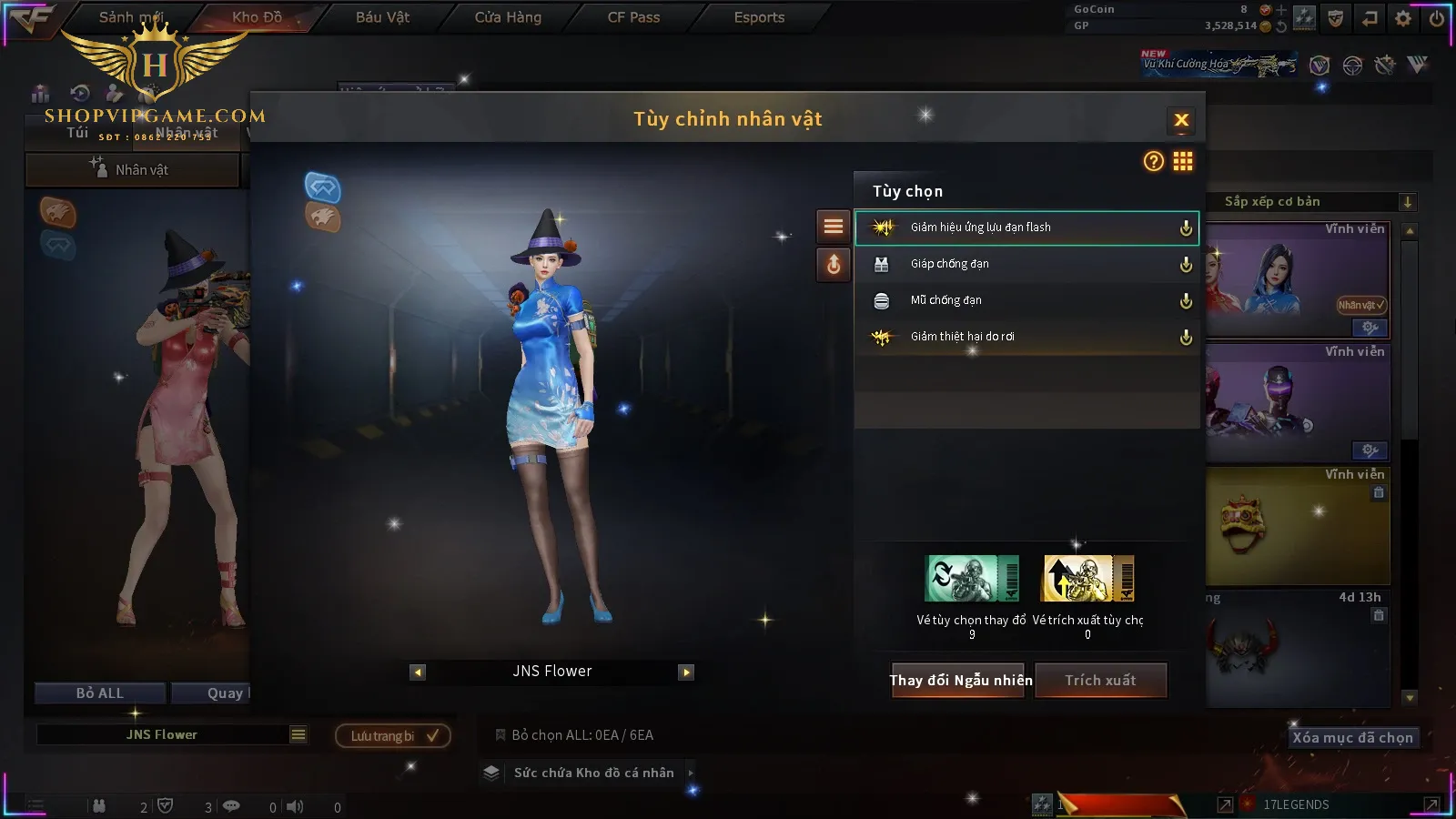Image resolution: width=1456 pixels, height=819 pixels.
Task: Close the Tùy chỉnh nhân vật dialog
Action: pyautogui.click(x=1181, y=120)
